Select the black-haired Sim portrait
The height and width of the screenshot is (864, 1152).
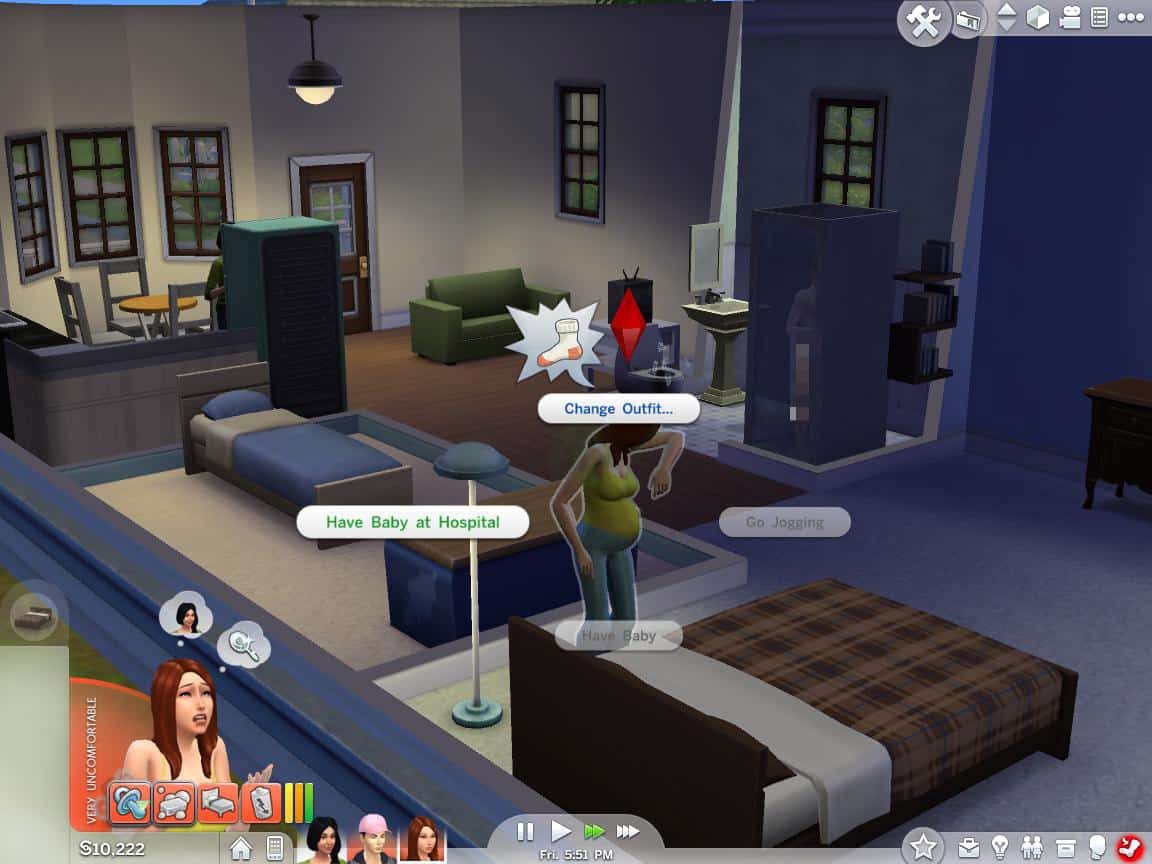point(324,842)
